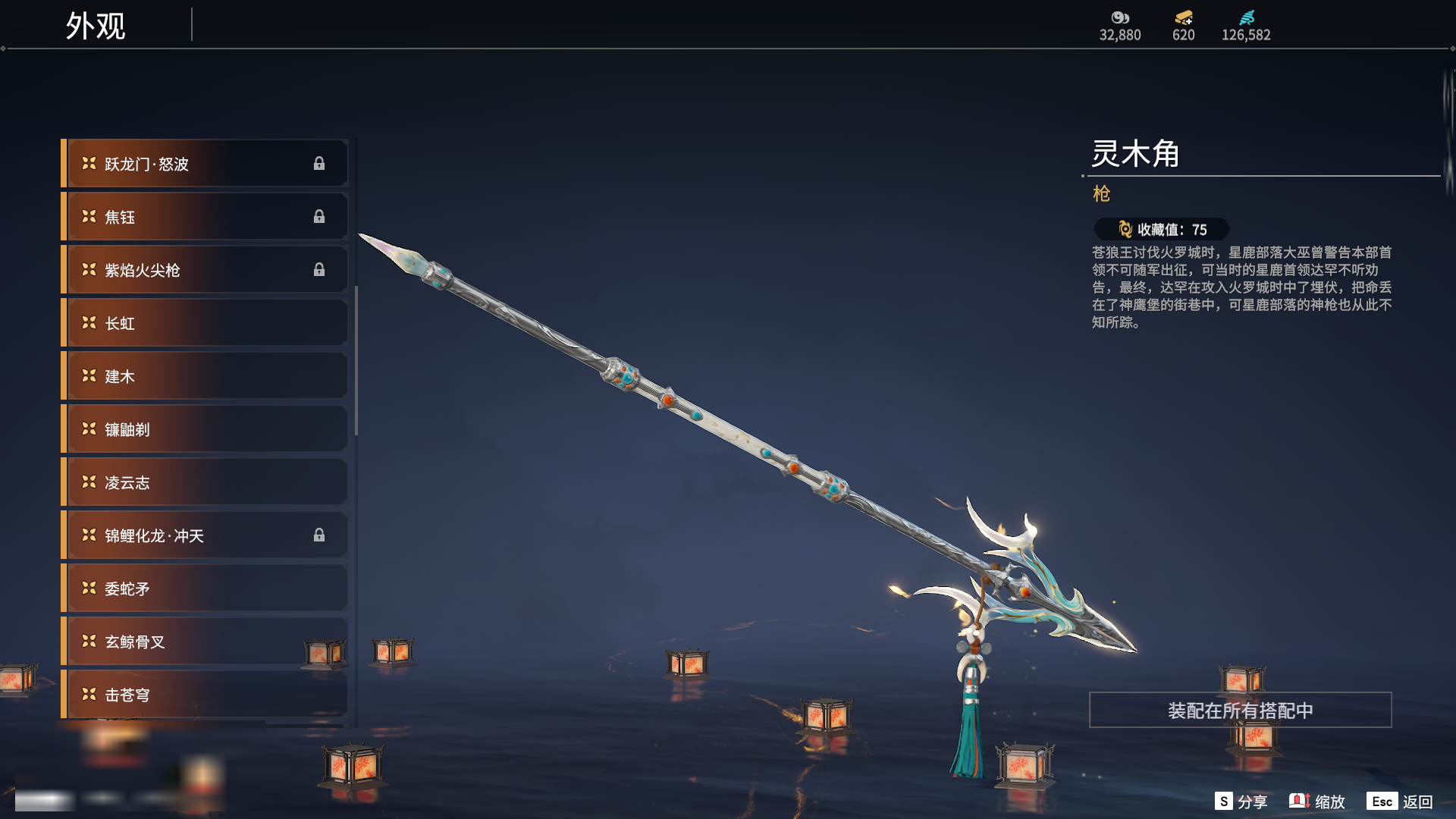The width and height of the screenshot is (1456, 819).
Task: Choose the 焦钰 spear appearance
Action: click(x=205, y=217)
